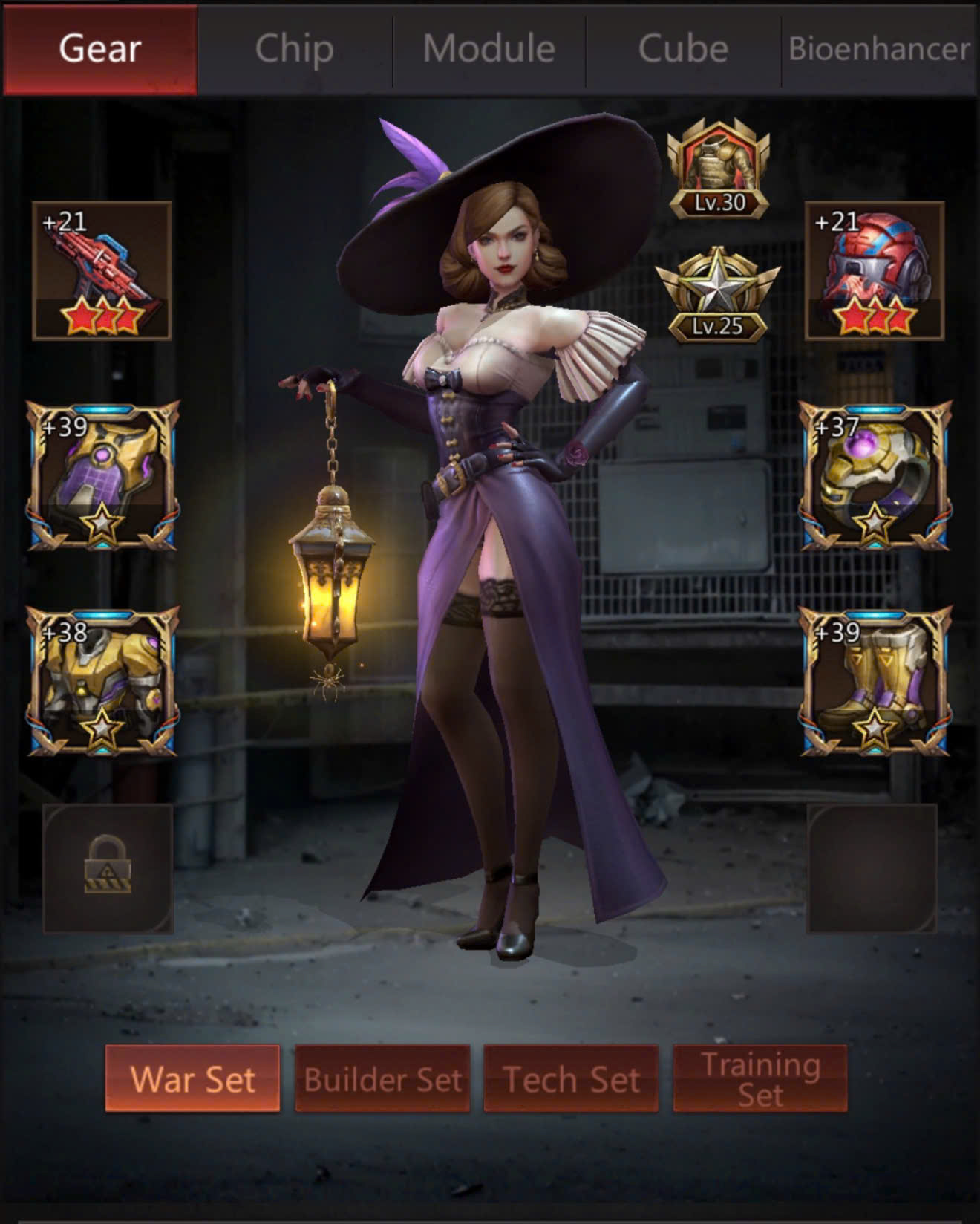Select the red rifle weapon slot
980x1224 pixels.
(x=102, y=270)
